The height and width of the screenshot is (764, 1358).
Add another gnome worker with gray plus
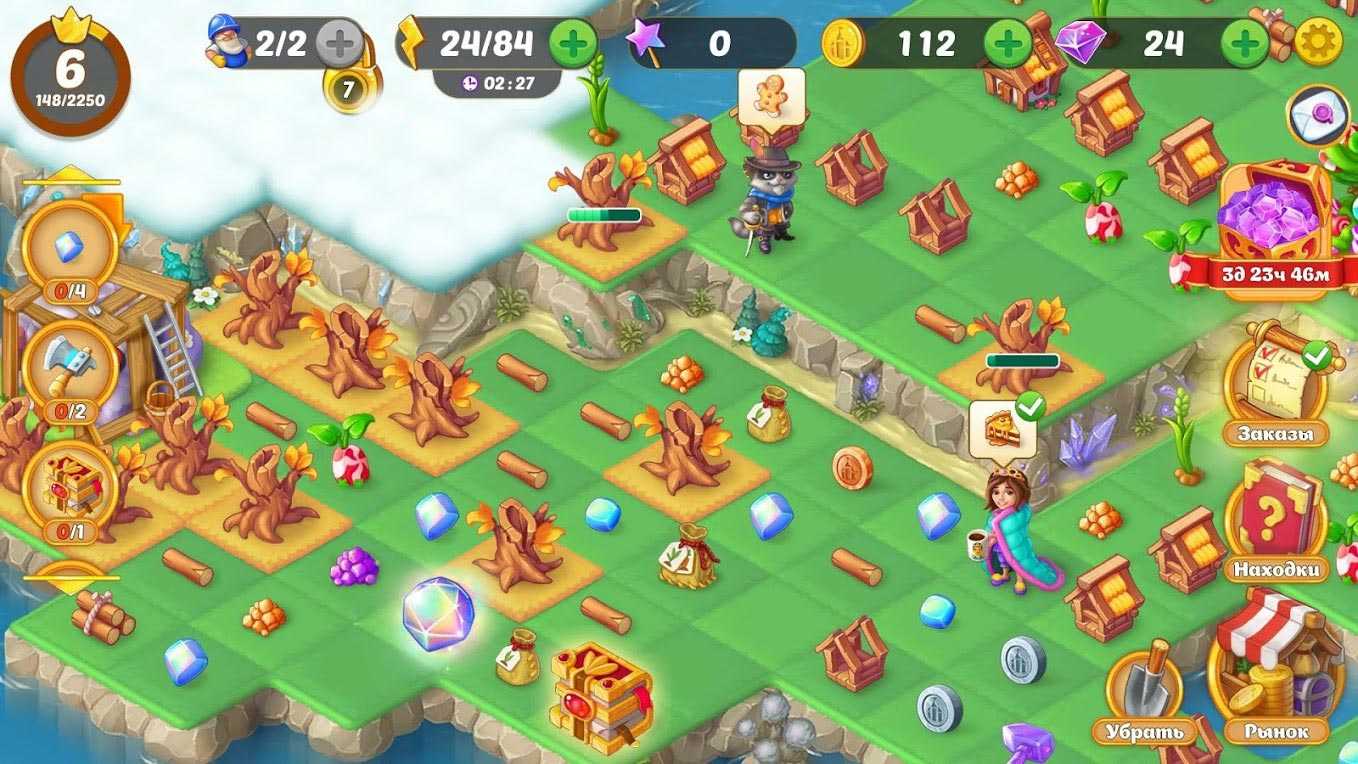[x=339, y=43]
